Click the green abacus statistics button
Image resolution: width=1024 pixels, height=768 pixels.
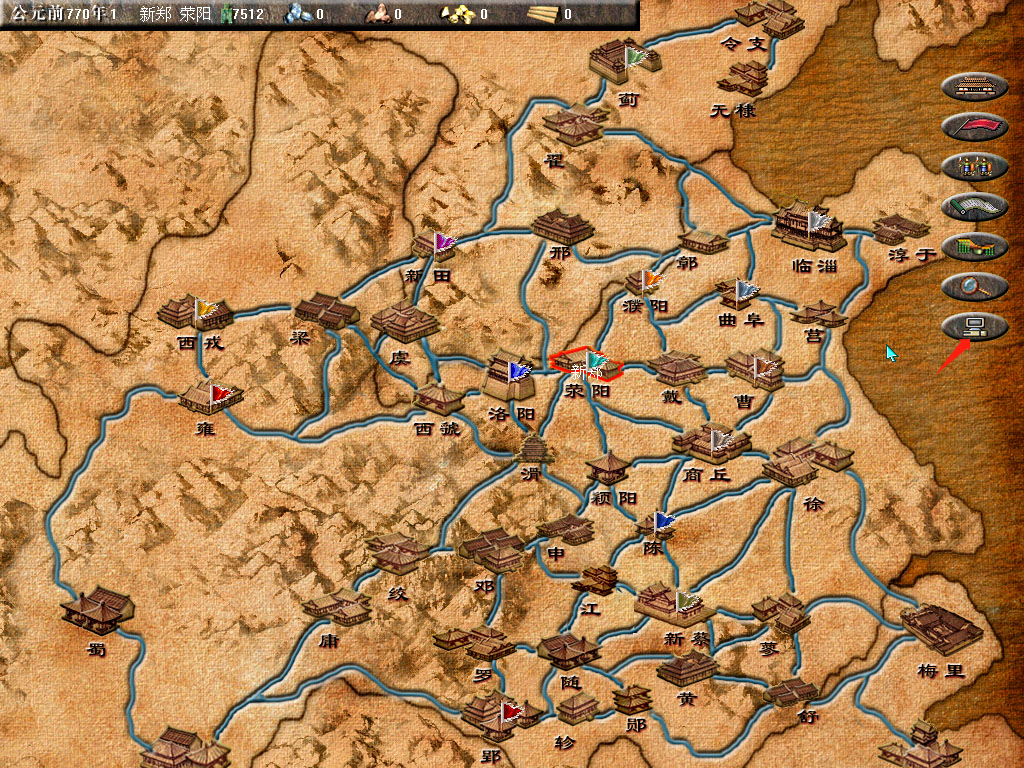974,246
